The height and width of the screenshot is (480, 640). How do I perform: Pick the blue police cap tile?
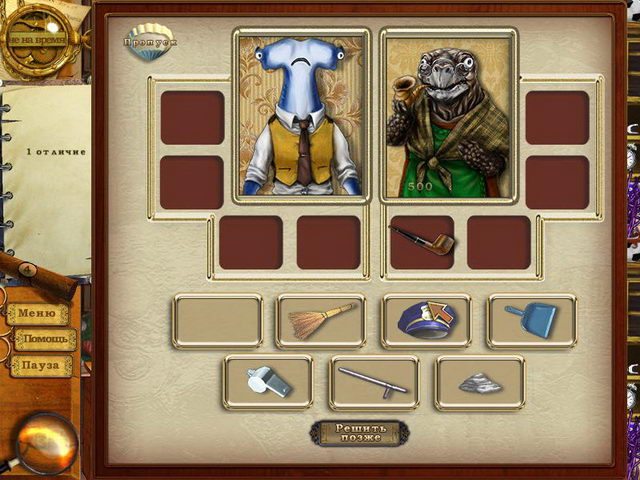tap(426, 321)
